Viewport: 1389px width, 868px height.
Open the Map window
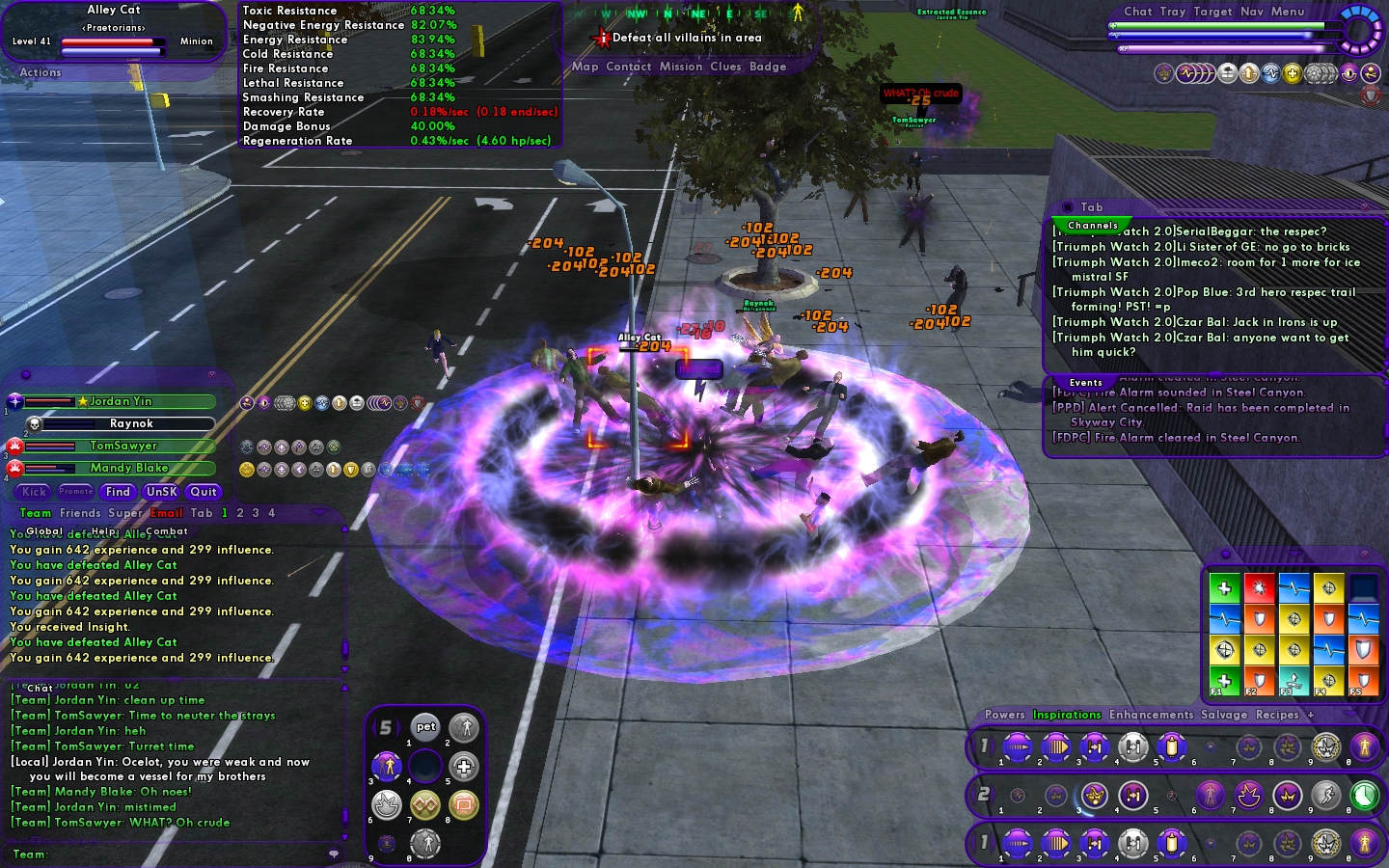585,67
